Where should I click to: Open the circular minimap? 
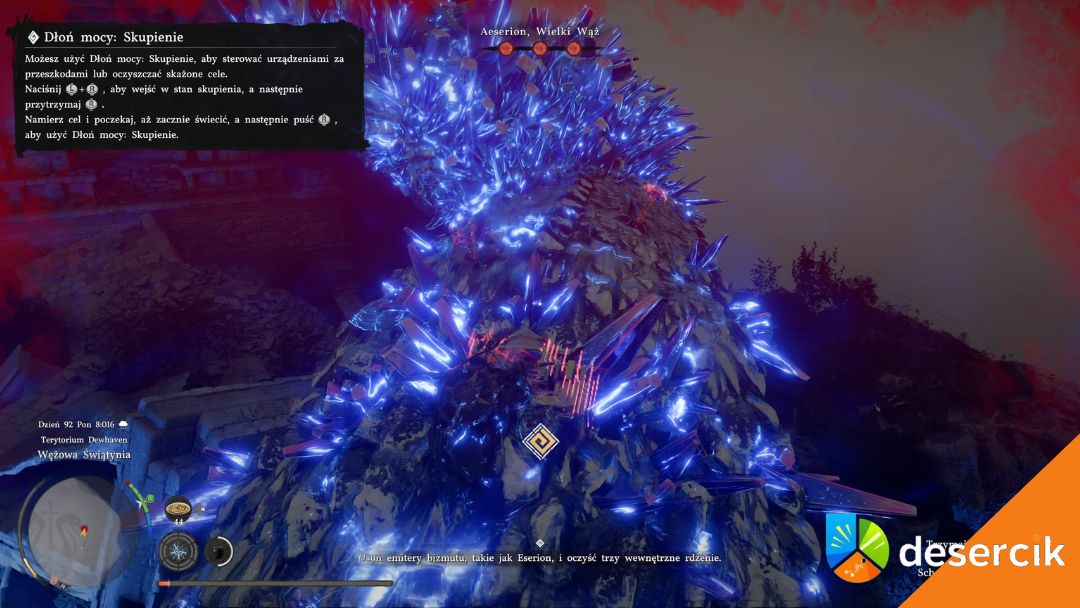click(72, 525)
